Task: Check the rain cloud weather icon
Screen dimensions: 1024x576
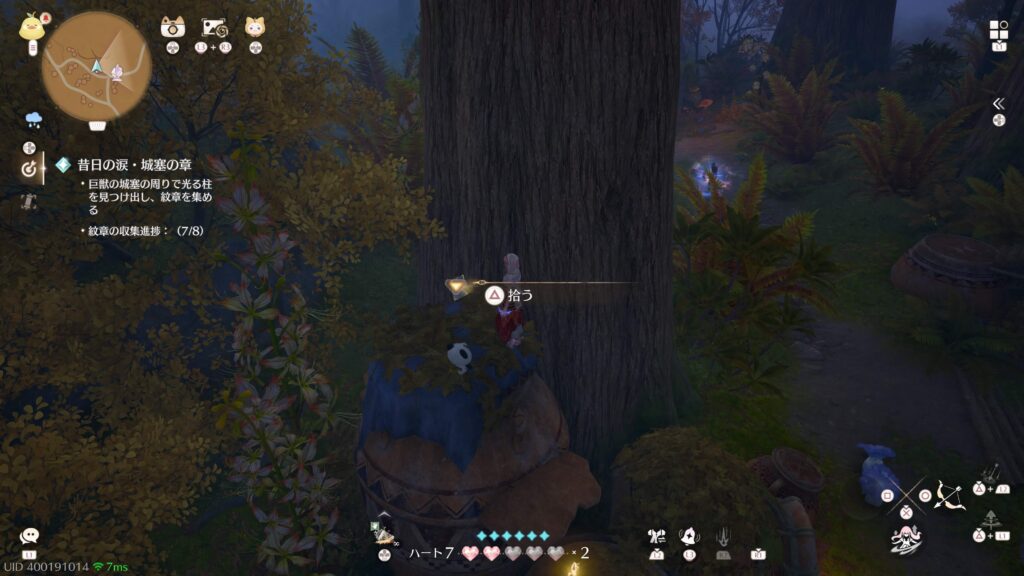Action: (x=33, y=120)
